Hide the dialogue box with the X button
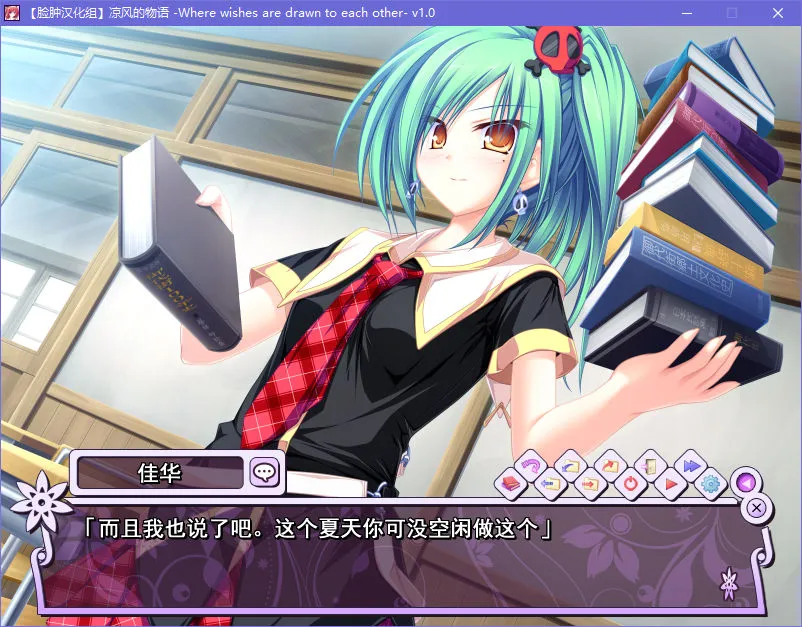 coord(757,507)
